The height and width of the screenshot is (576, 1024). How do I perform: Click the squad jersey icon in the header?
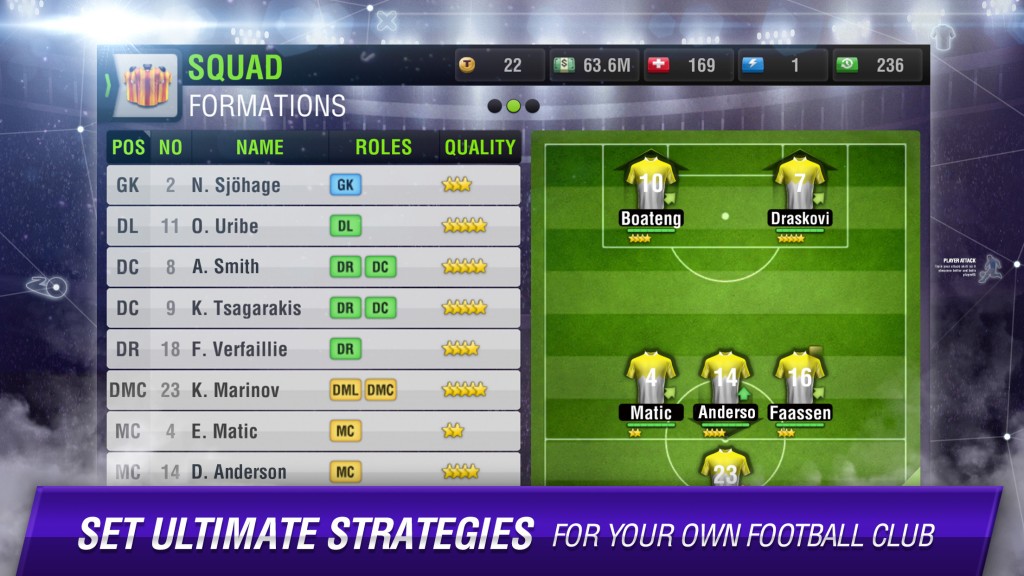[148, 86]
